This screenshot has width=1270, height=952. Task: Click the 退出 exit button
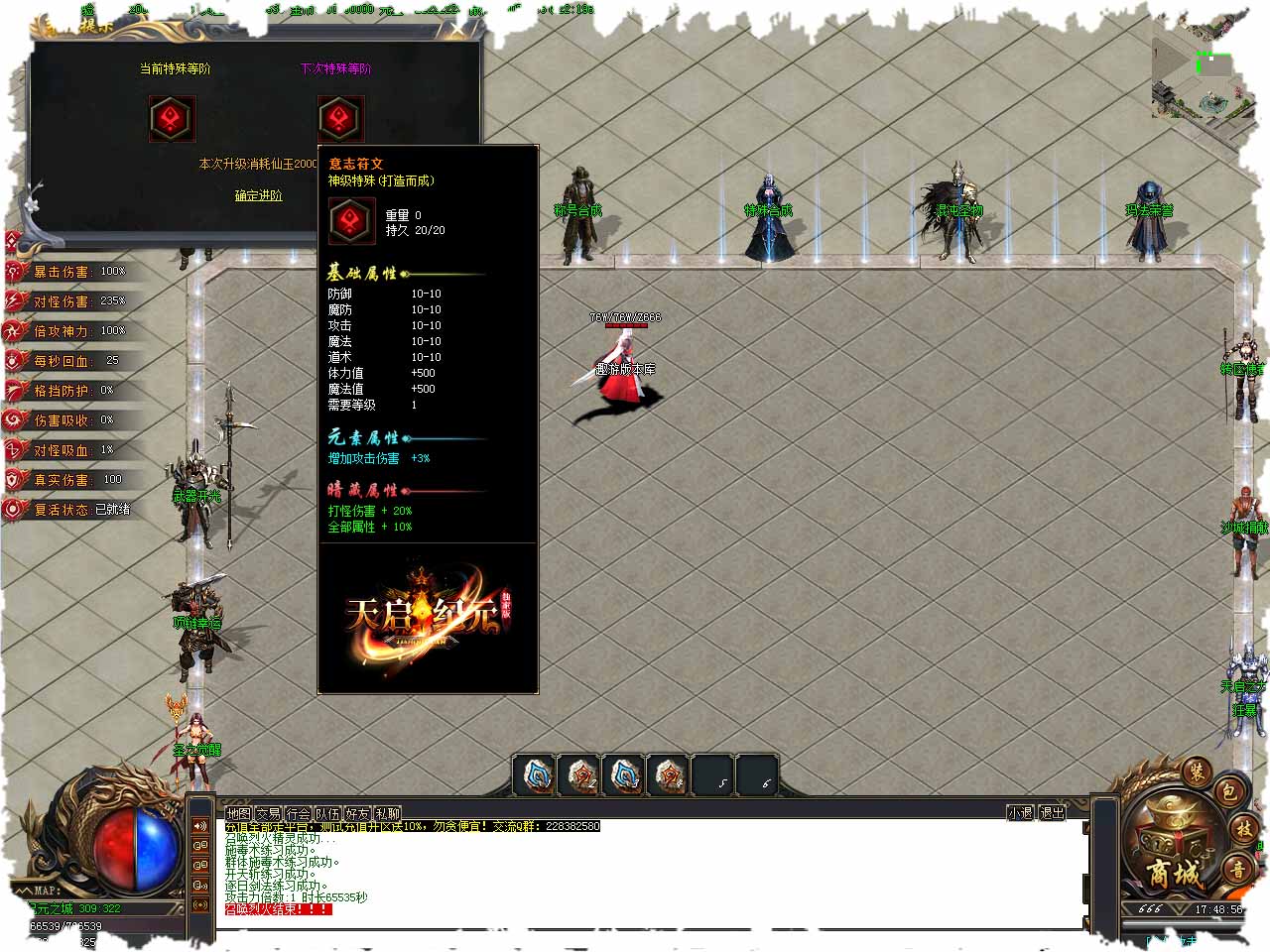[1052, 812]
